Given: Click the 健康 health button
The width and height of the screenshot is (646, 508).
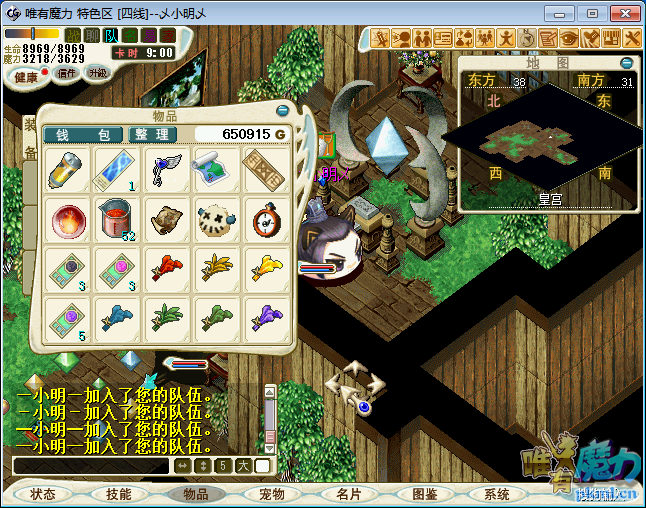Looking at the screenshot, I should [x=27, y=77].
